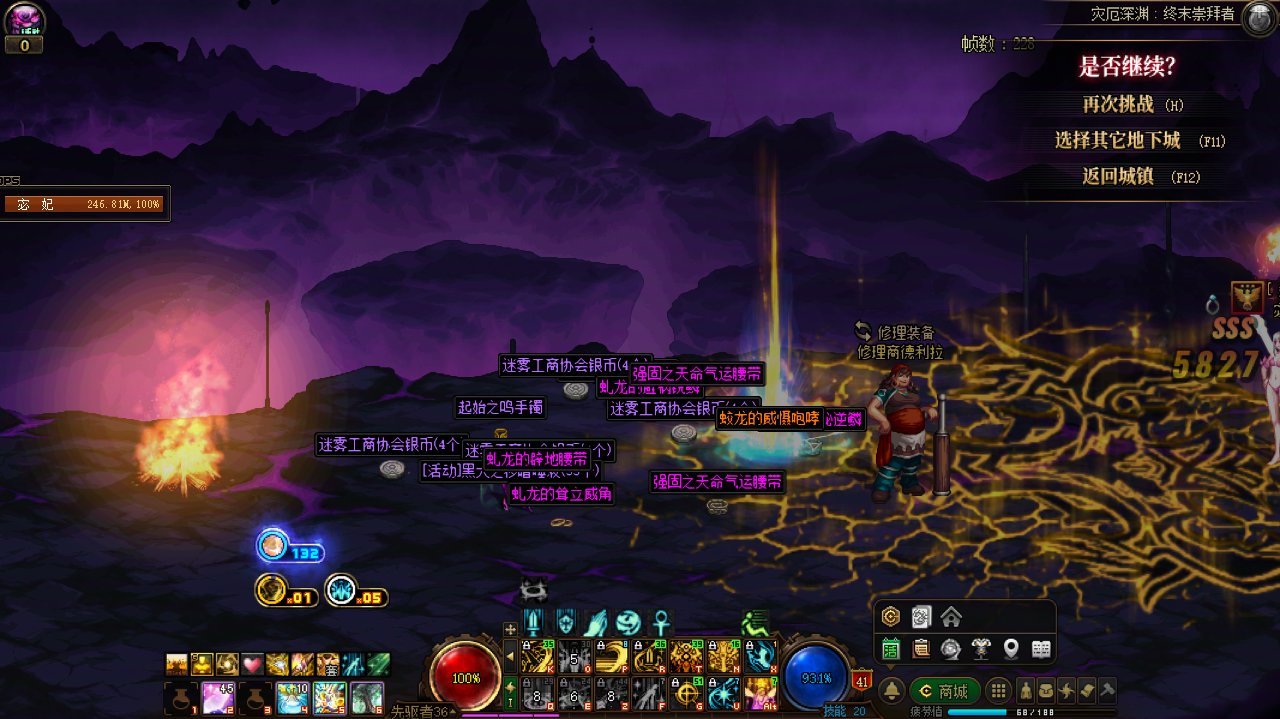Use the tree item in slot 6

click(x=367, y=696)
